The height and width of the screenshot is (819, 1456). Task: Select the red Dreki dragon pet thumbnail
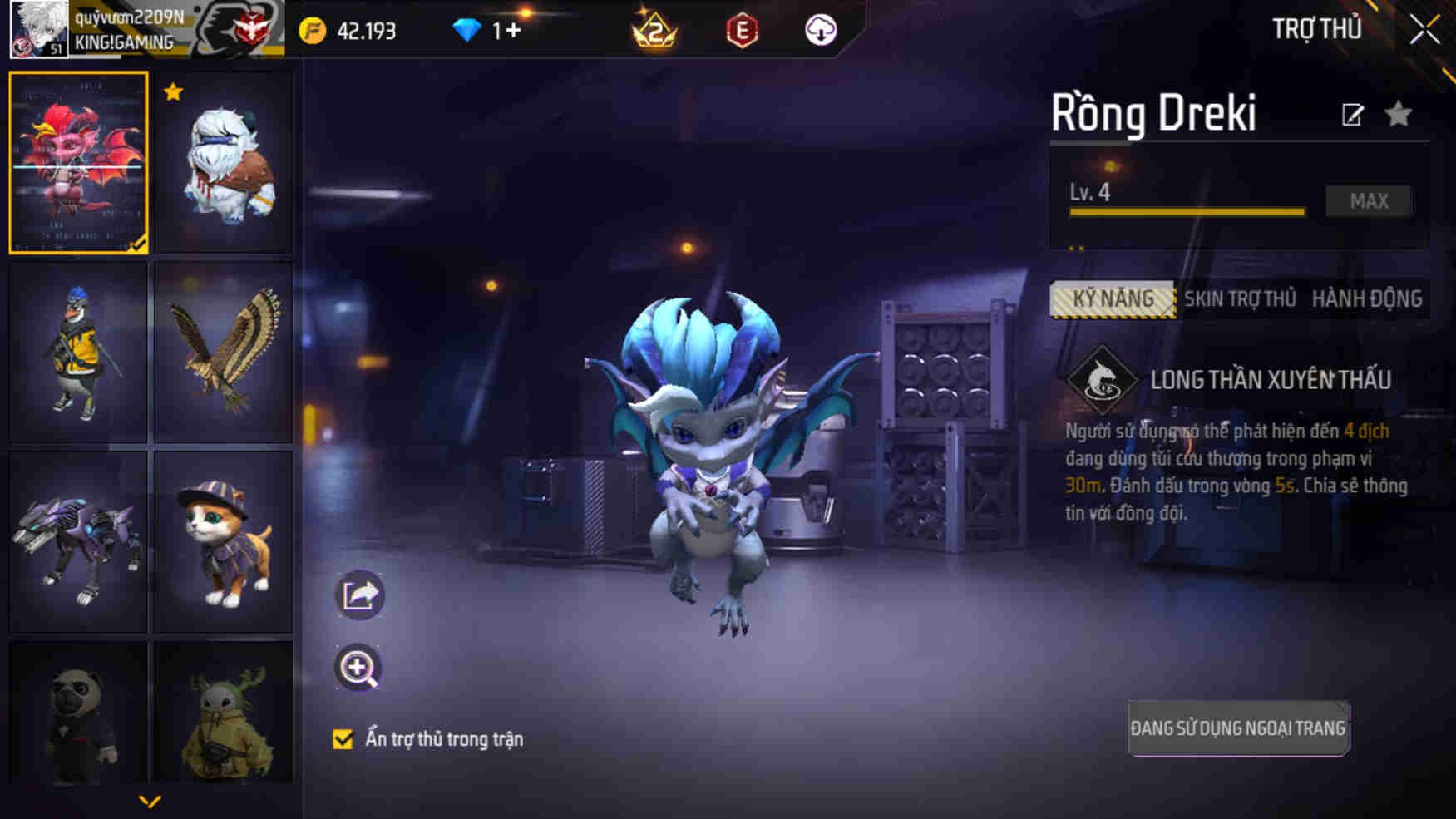coord(78,162)
